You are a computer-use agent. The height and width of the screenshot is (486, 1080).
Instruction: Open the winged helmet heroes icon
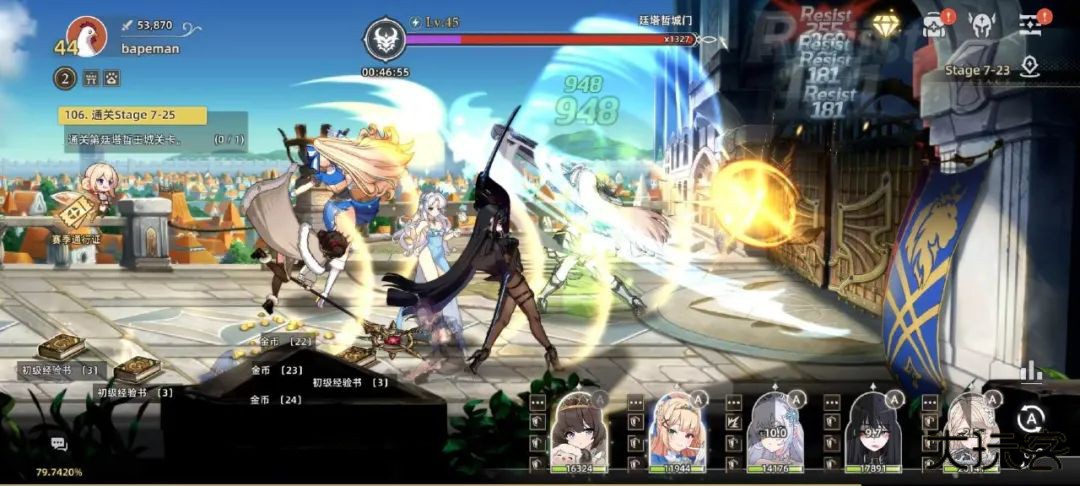[981, 25]
